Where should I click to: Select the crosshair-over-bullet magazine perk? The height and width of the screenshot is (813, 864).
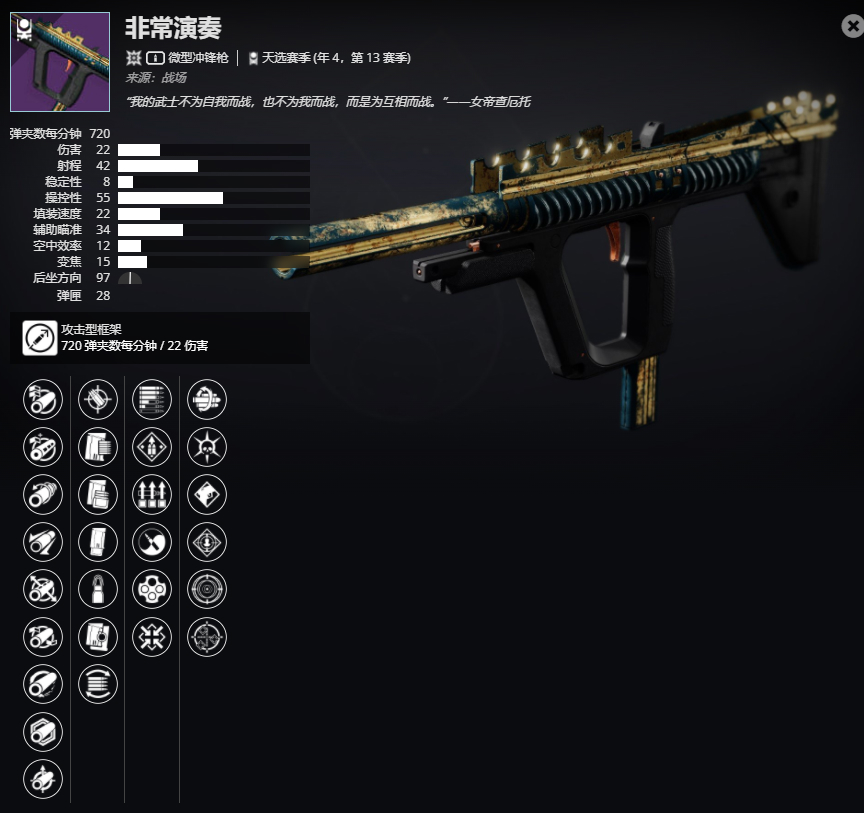(x=98, y=400)
